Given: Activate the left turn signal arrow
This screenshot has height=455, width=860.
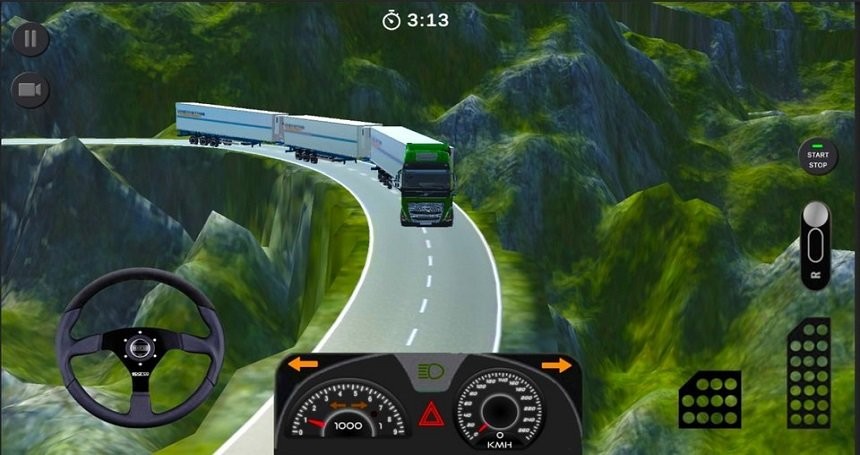Looking at the screenshot, I should 303,365.
